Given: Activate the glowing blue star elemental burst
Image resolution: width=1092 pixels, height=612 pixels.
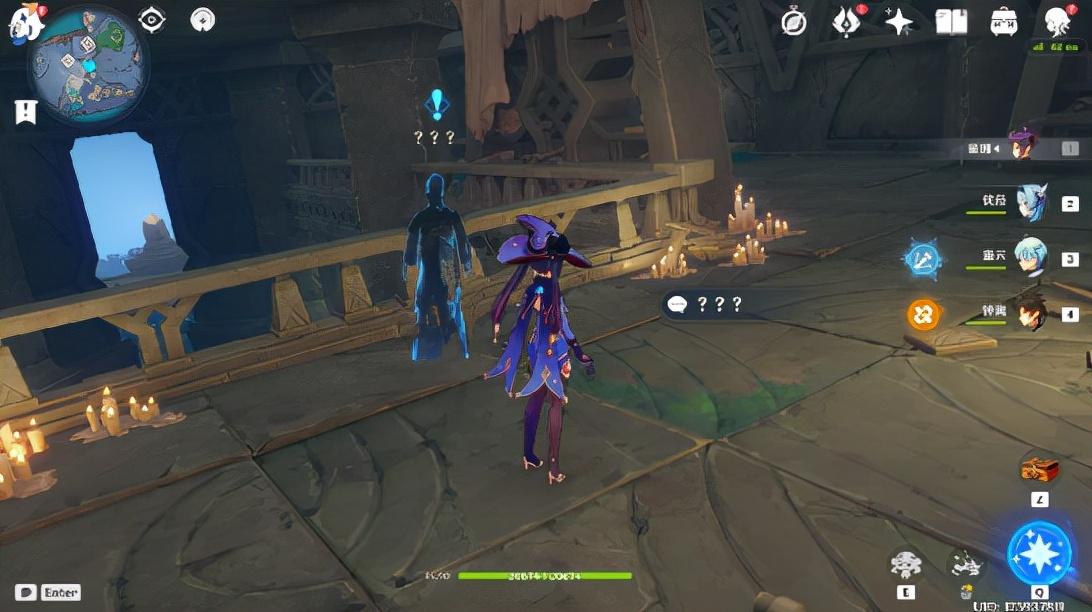Looking at the screenshot, I should (x=1039, y=553).
